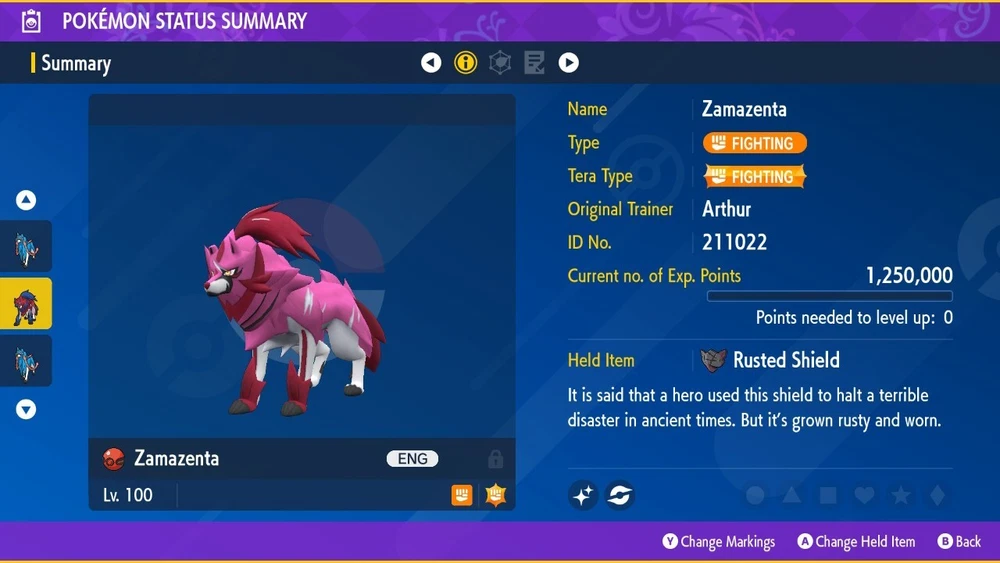1000x563 pixels.
Task: Click the padlock icon beside the ENG tag
Action: click(x=495, y=459)
